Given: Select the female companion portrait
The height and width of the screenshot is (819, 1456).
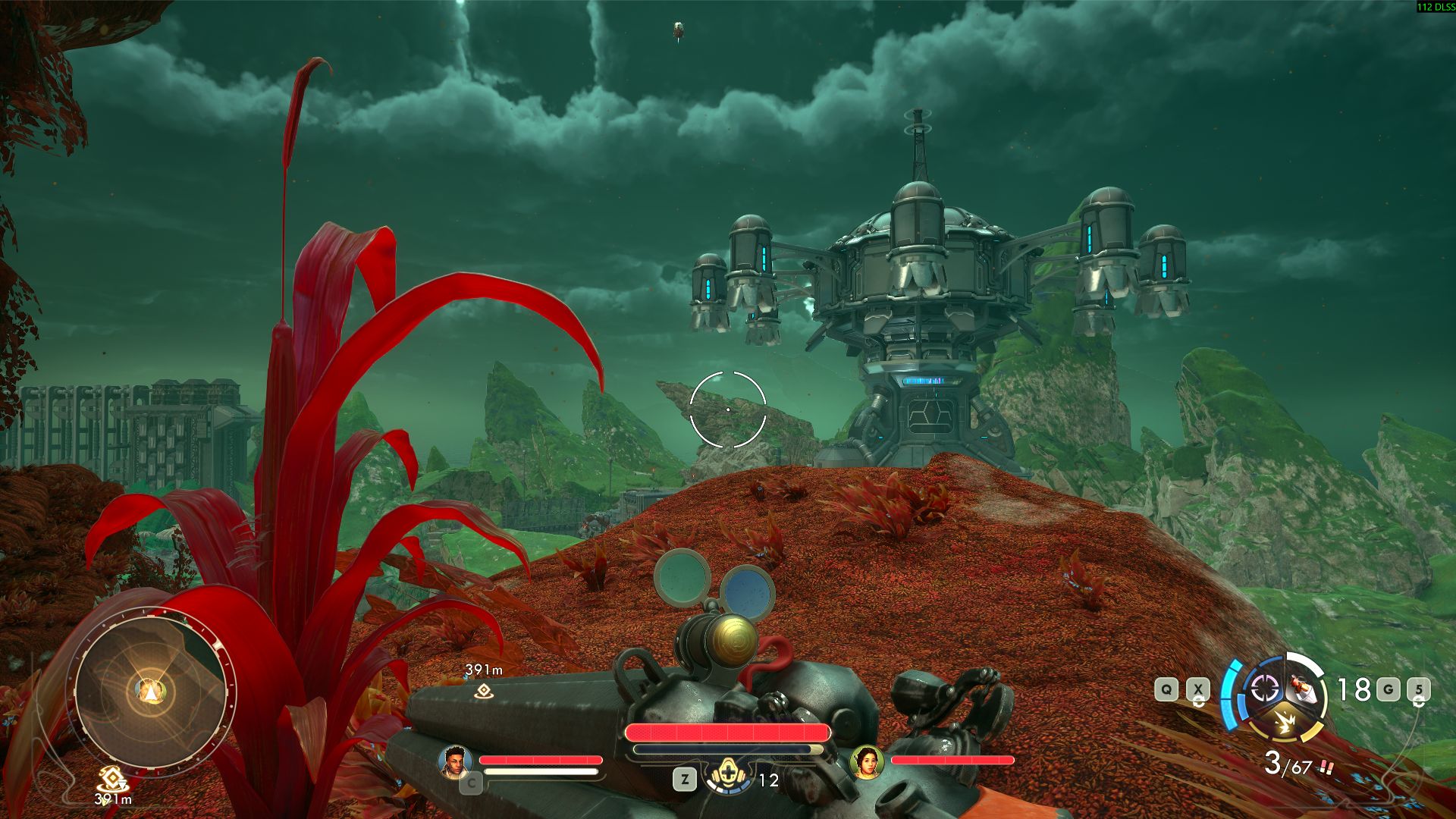Looking at the screenshot, I should point(867,761).
